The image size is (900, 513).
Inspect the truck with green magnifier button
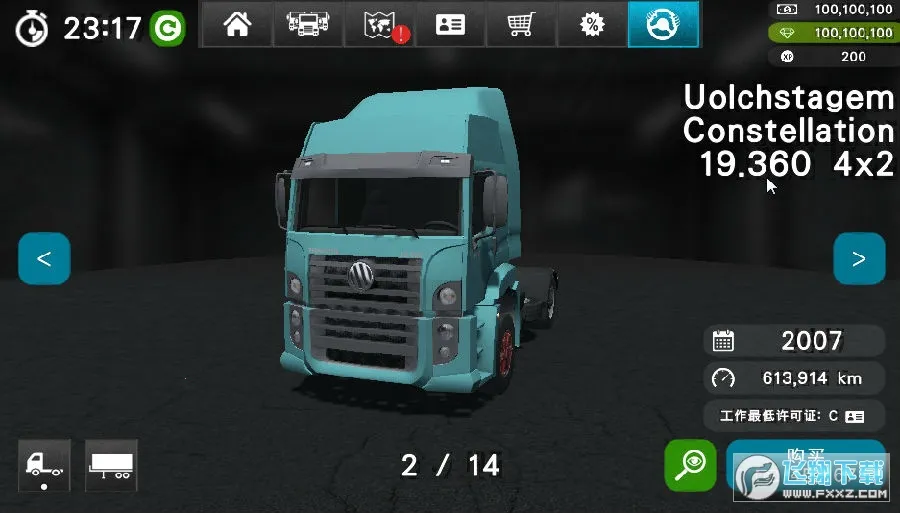(690, 464)
